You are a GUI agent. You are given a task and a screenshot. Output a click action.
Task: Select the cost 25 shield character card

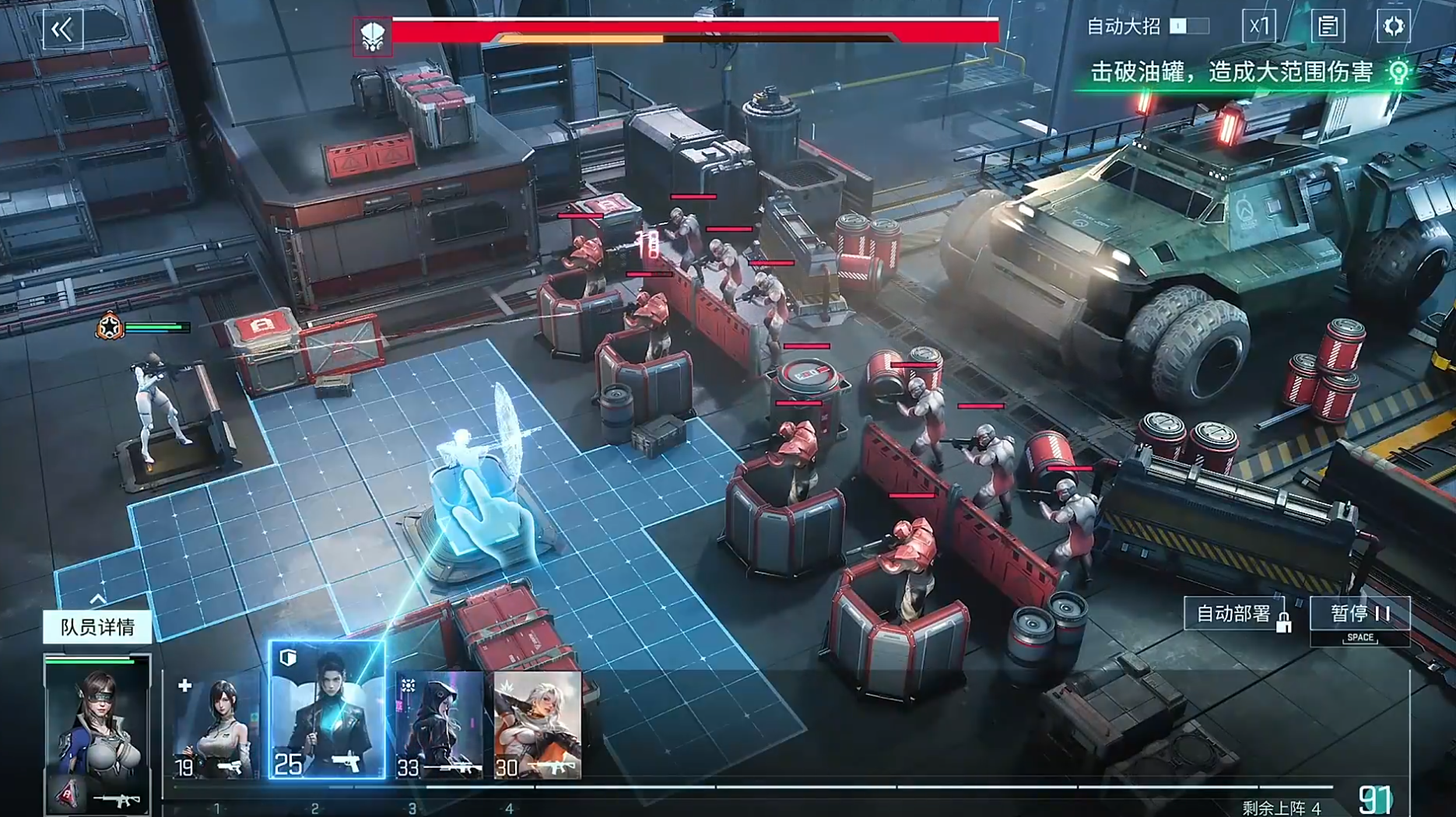[x=327, y=710]
